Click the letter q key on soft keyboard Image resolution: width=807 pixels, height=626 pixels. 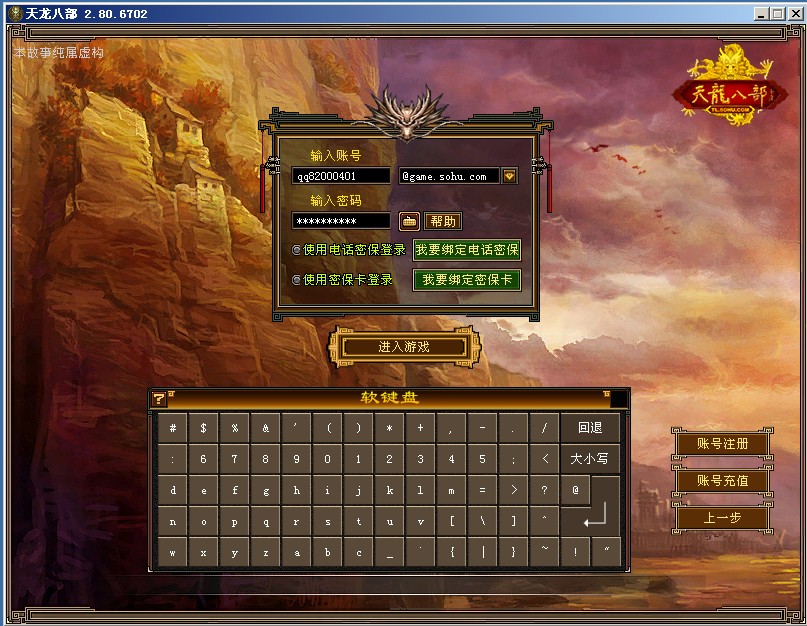coord(266,521)
